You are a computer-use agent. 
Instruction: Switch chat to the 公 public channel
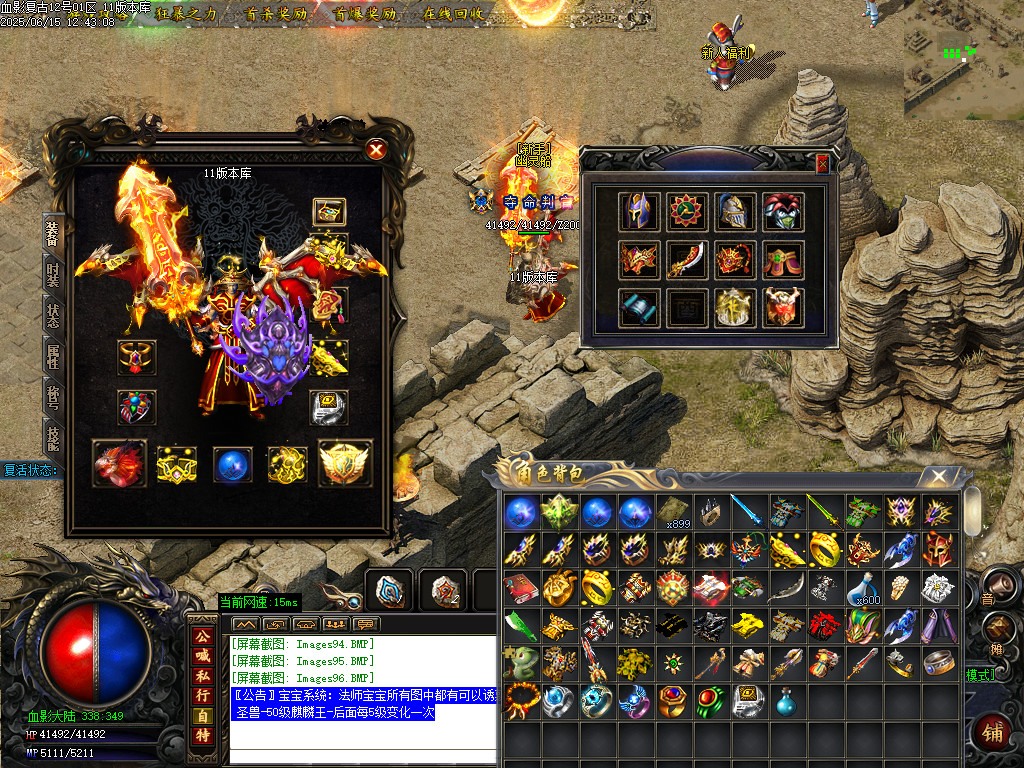pyautogui.click(x=203, y=637)
